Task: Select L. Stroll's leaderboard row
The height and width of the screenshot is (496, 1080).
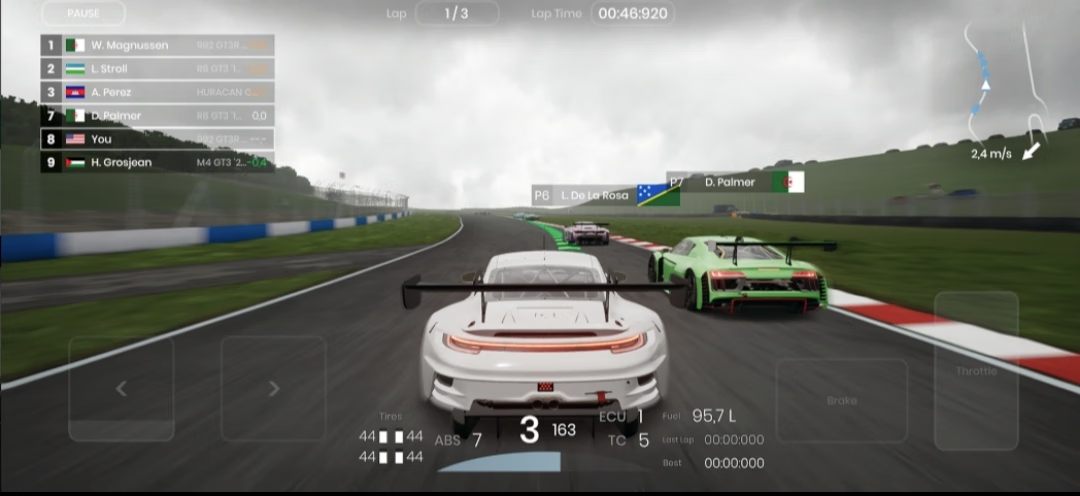Action: click(157, 69)
